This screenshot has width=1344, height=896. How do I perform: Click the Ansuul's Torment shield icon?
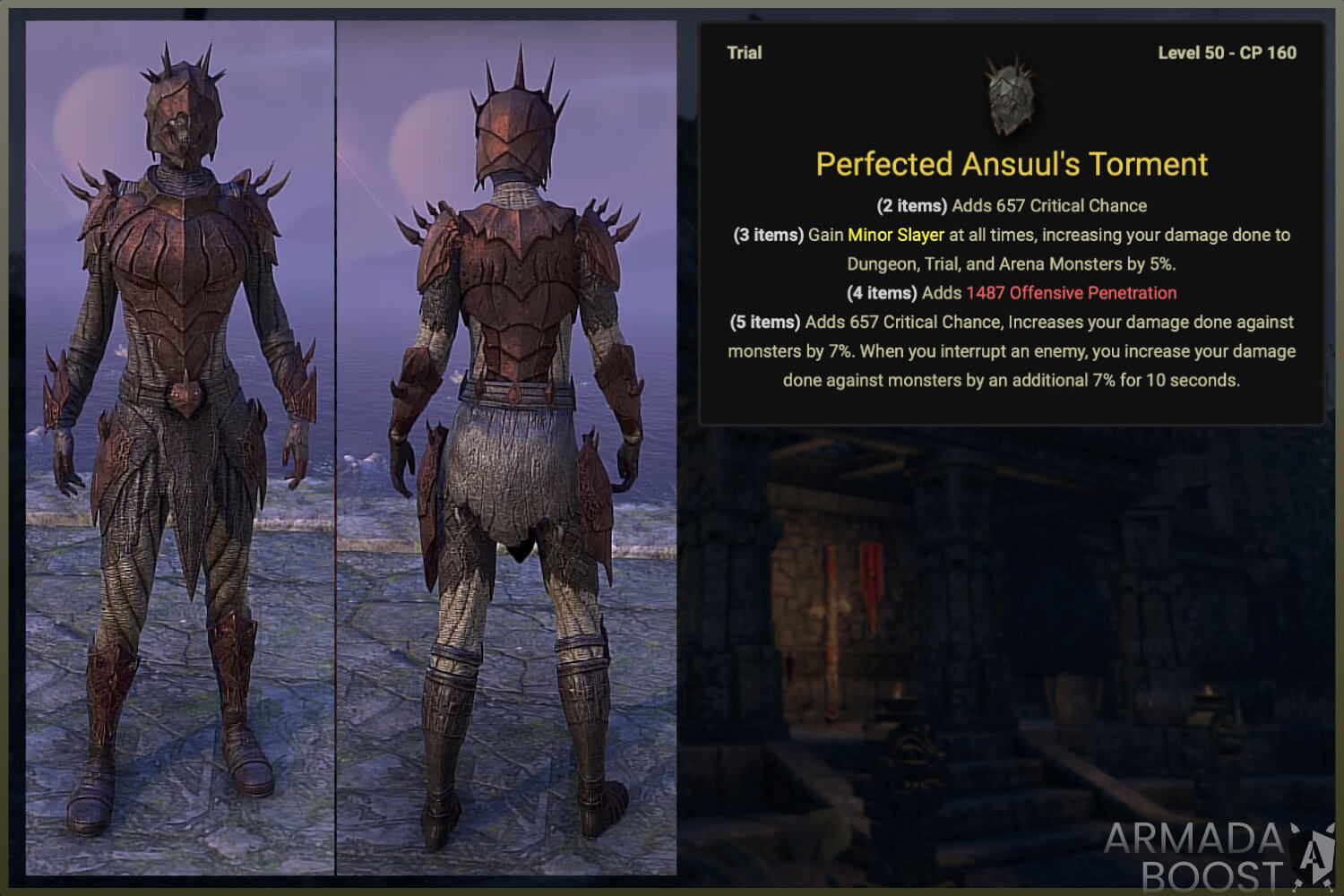(1011, 96)
